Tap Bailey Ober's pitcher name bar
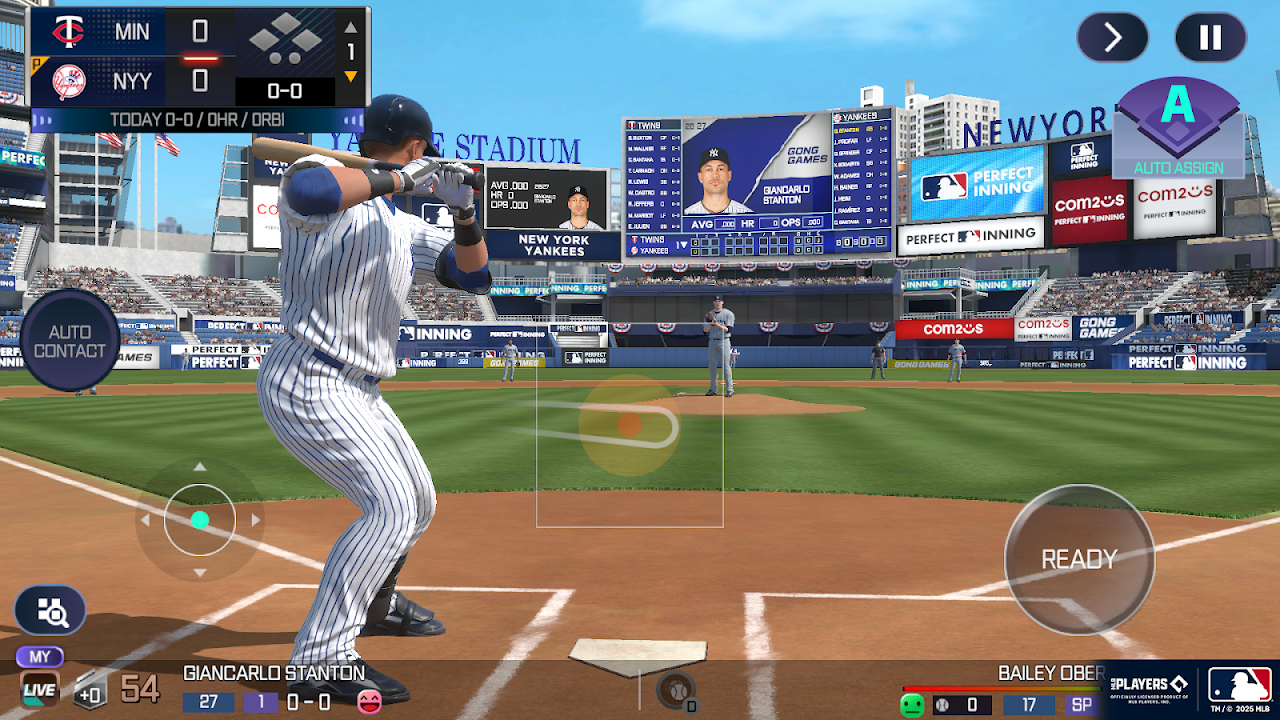 (1050, 673)
